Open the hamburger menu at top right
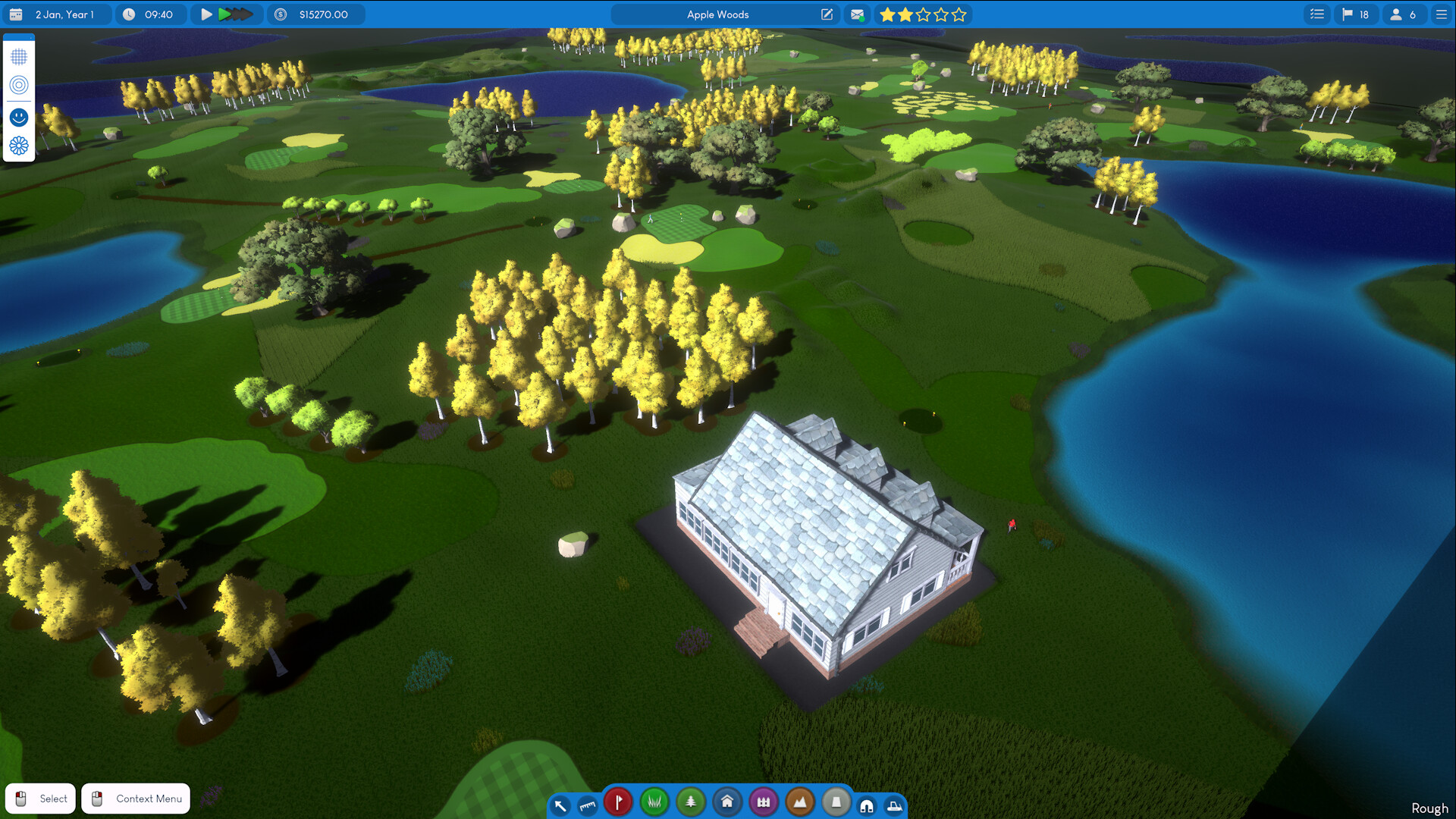The image size is (1456, 819). tap(1440, 14)
